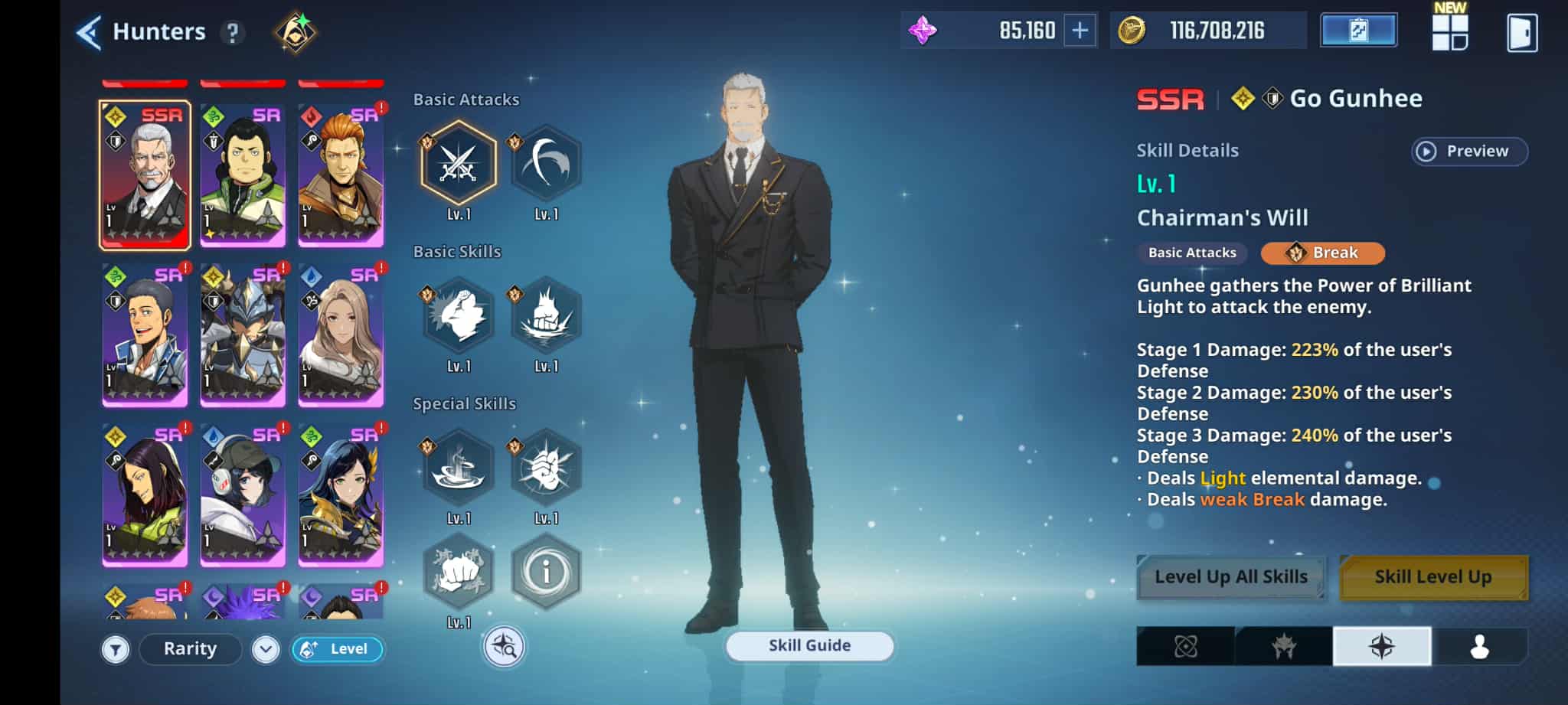Image resolution: width=1568 pixels, height=705 pixels.
Task: Level Up All Skills
Action: tap(1230, 577)
